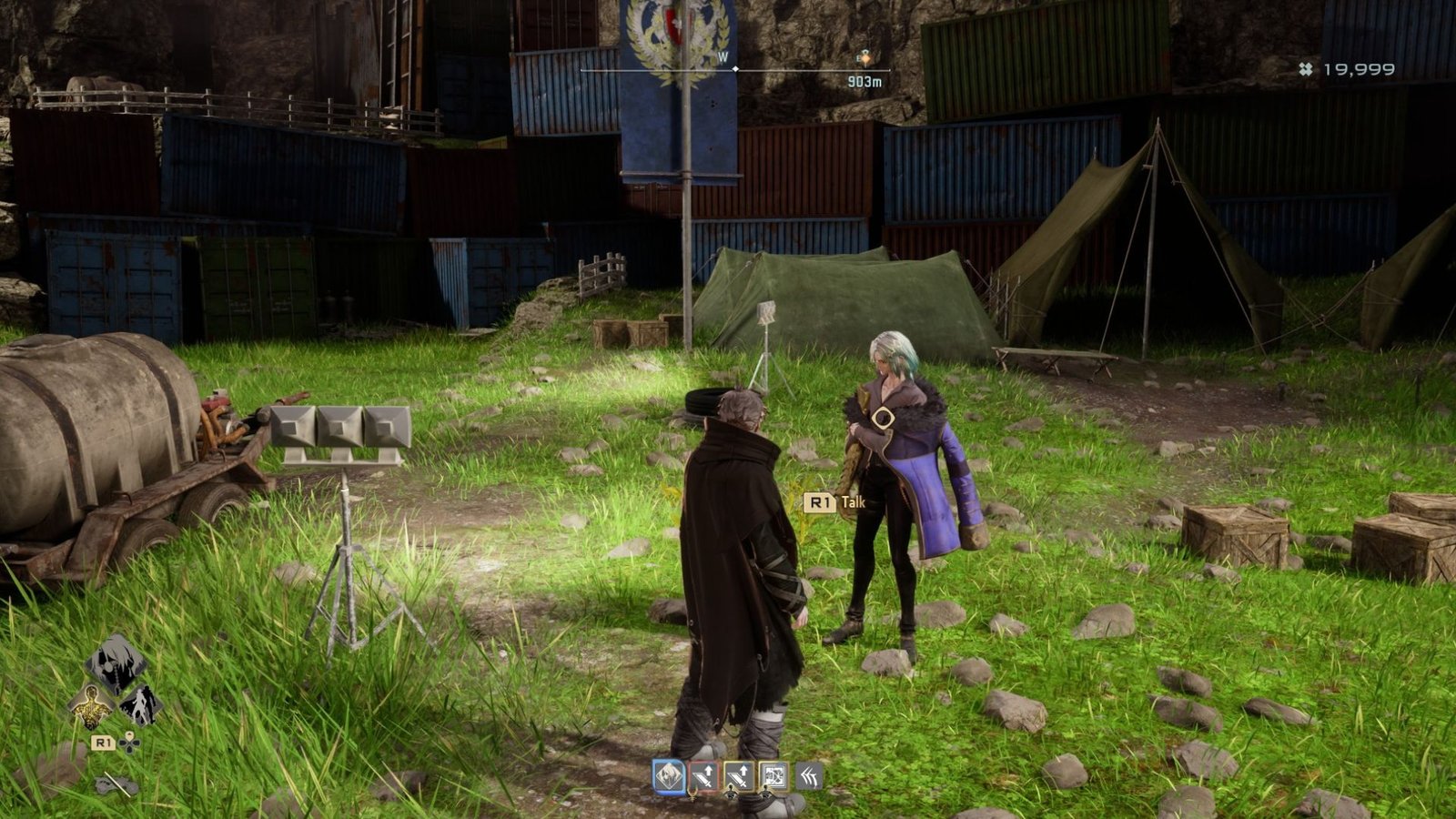The image size is (1456, 819).
Task: Open the item slot icon in the hotbar
Action: [x=774, y=775]
